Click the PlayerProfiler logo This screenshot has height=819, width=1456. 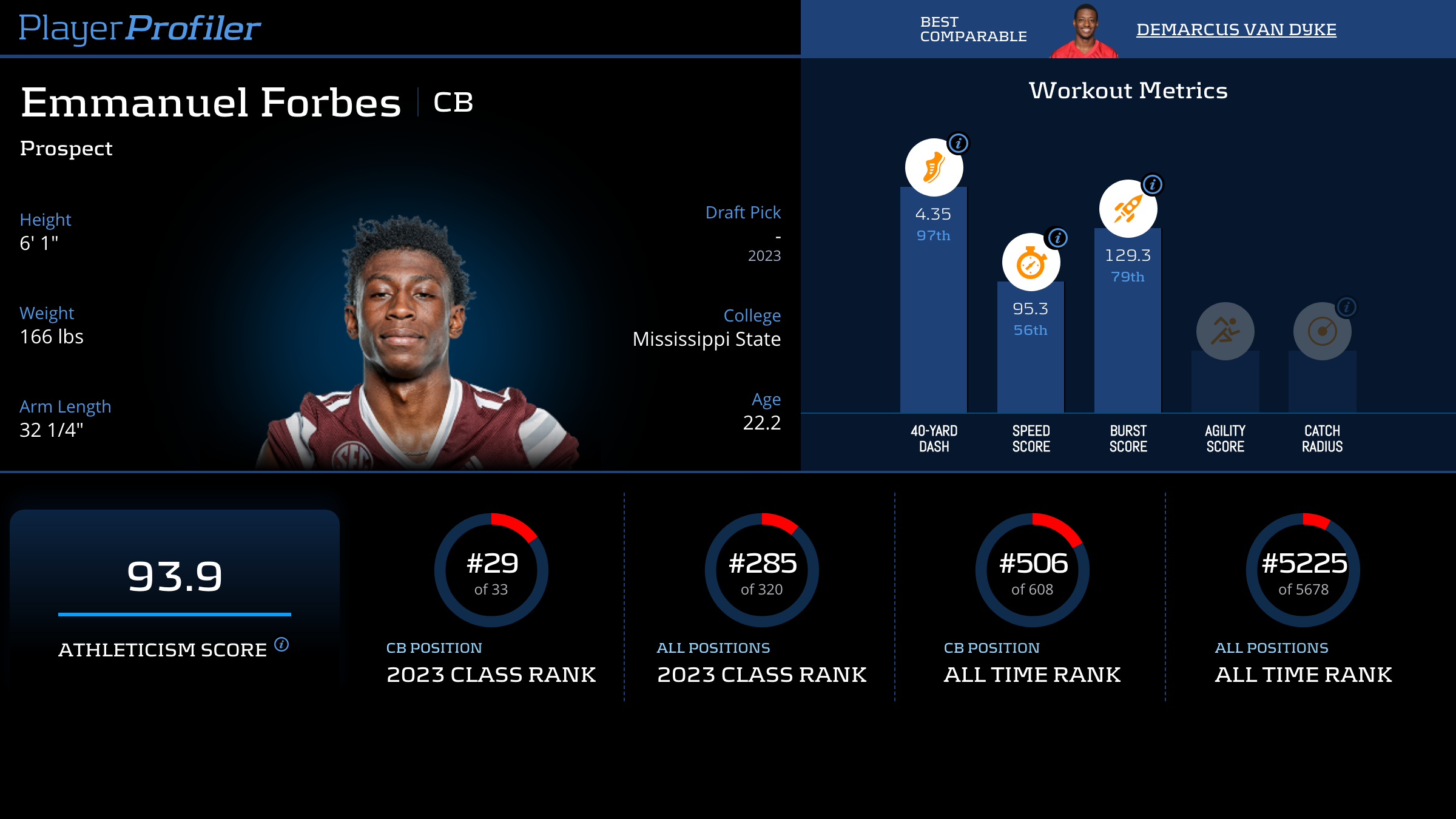[140, 28]
